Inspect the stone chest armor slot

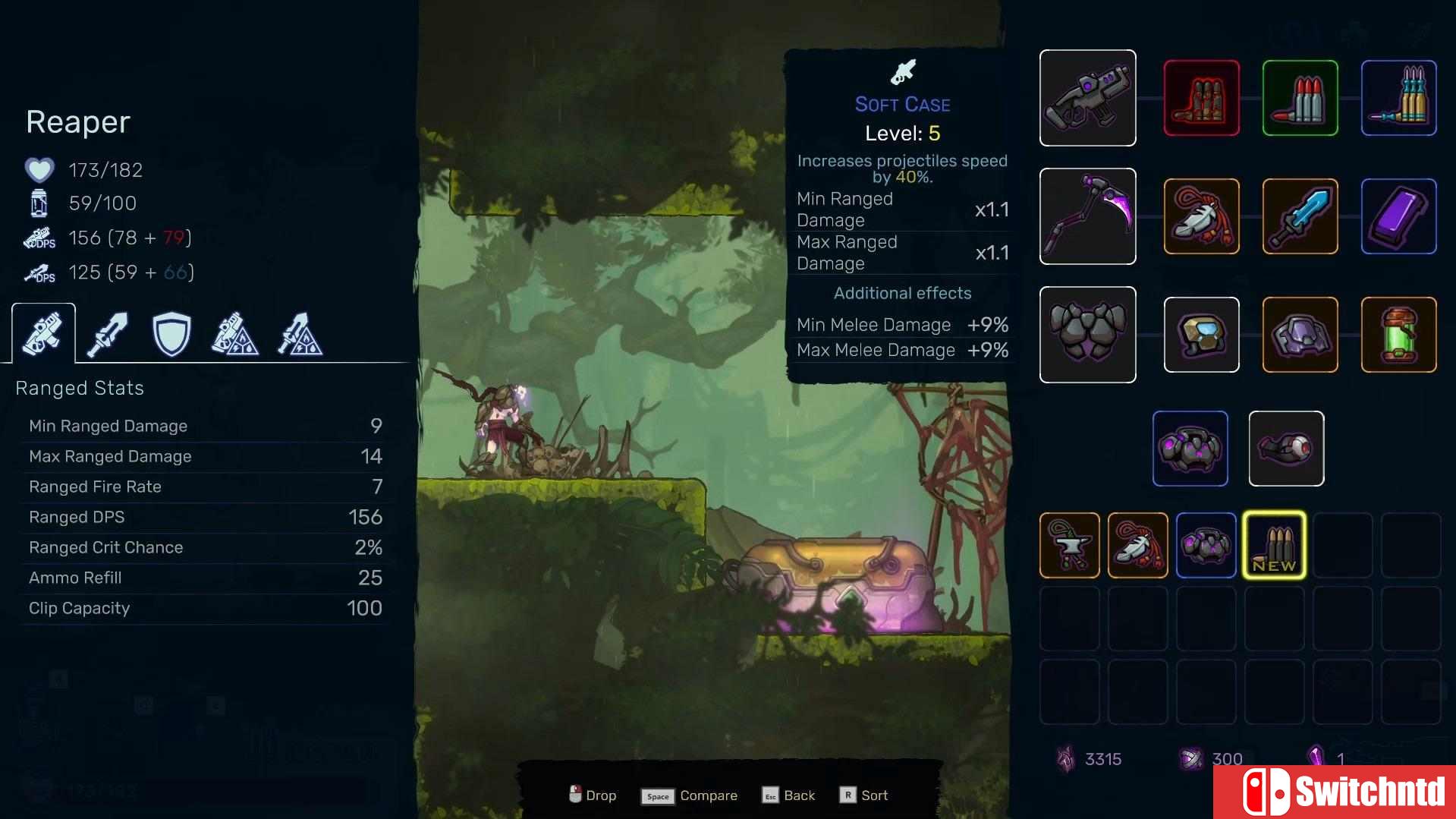click(1088, 334)
